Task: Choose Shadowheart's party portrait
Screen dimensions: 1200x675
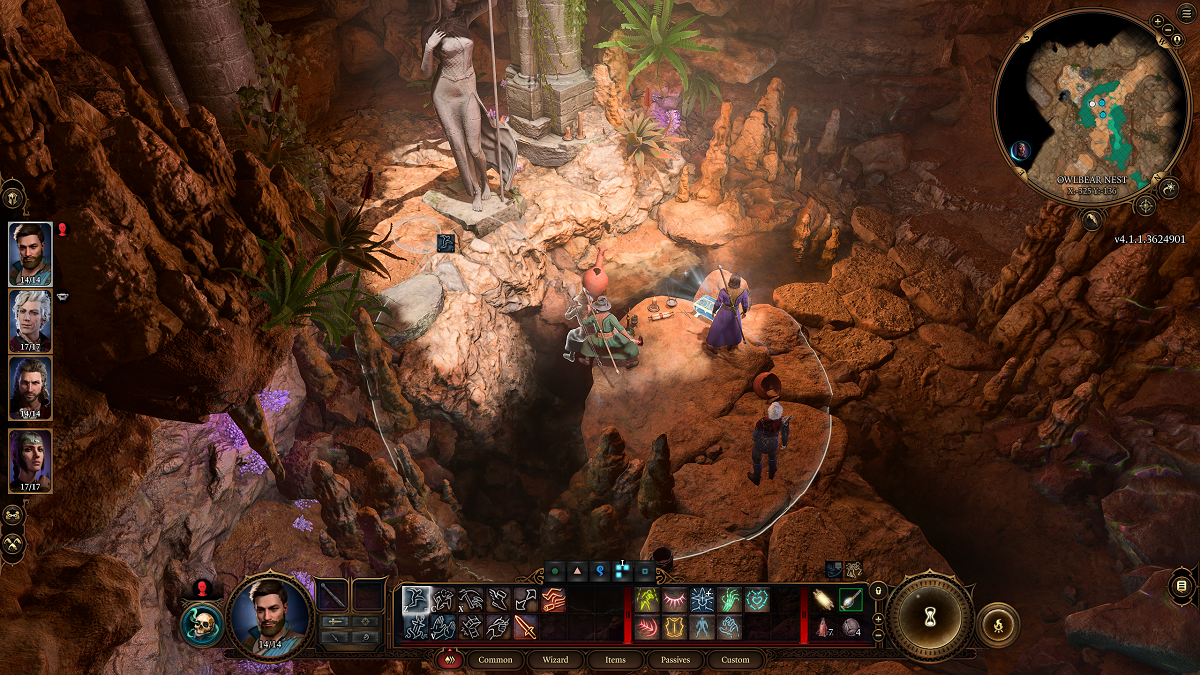Action: tap(30, 460)
